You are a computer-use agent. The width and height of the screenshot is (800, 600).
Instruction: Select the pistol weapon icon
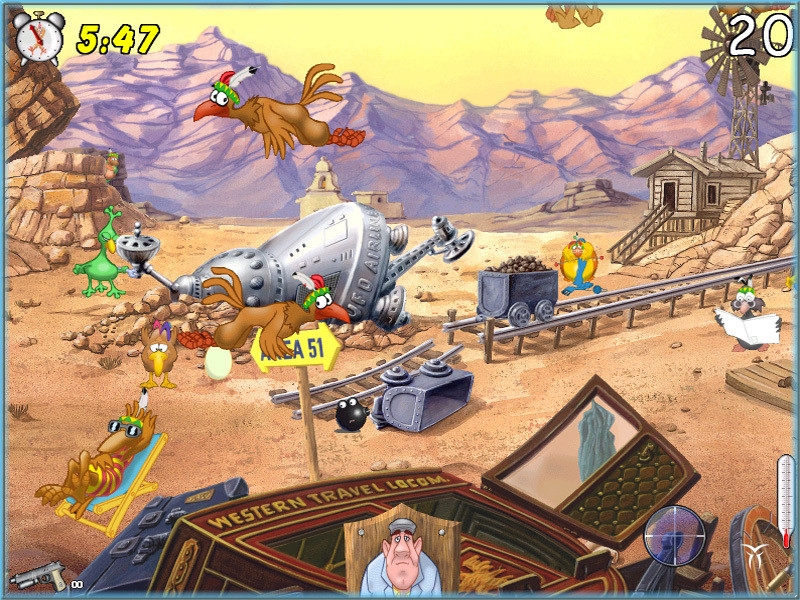click(x=38, y=576)
